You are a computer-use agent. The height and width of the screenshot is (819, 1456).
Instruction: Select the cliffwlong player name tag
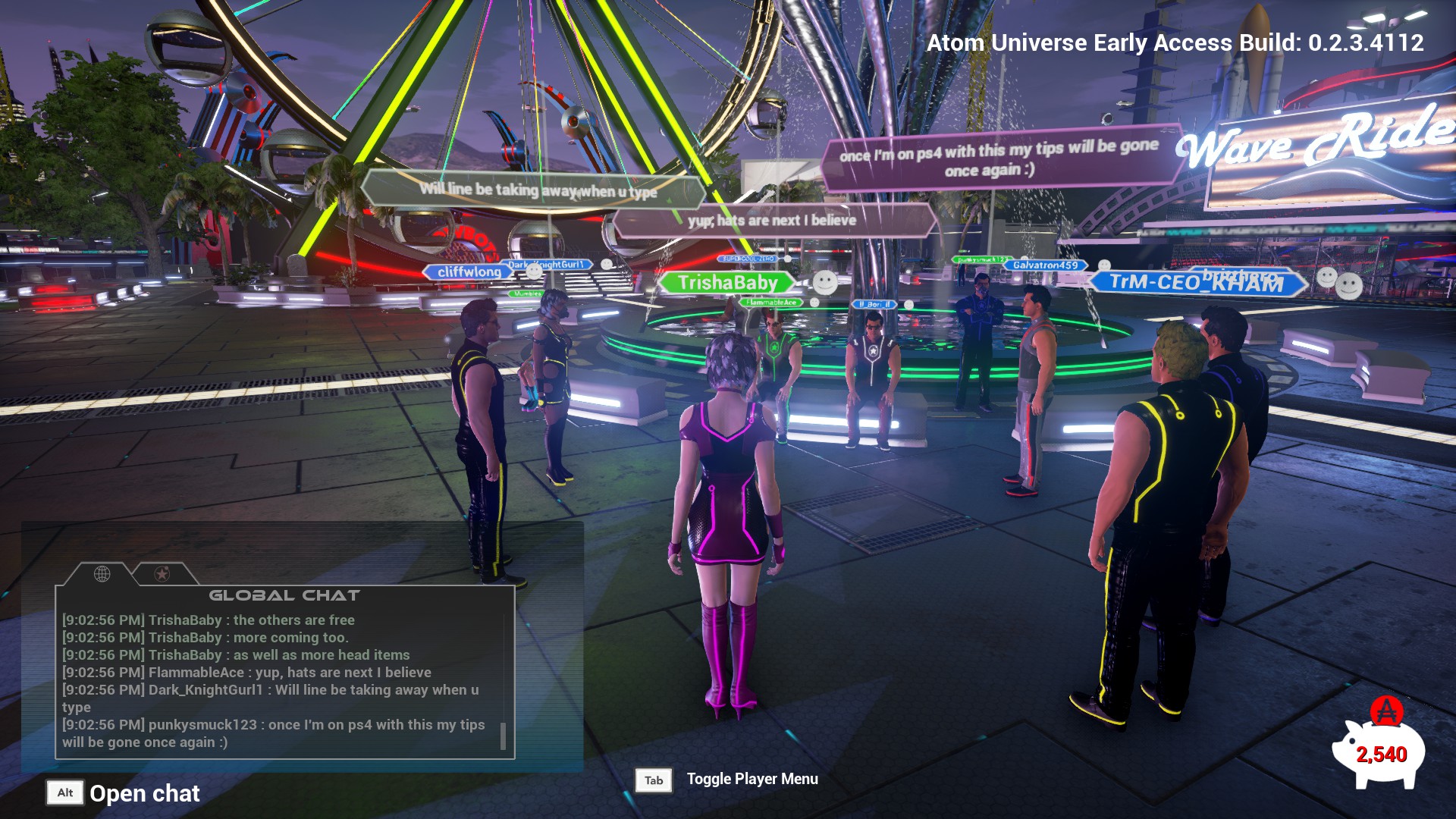pyautogui.click(x=469, y=272)
